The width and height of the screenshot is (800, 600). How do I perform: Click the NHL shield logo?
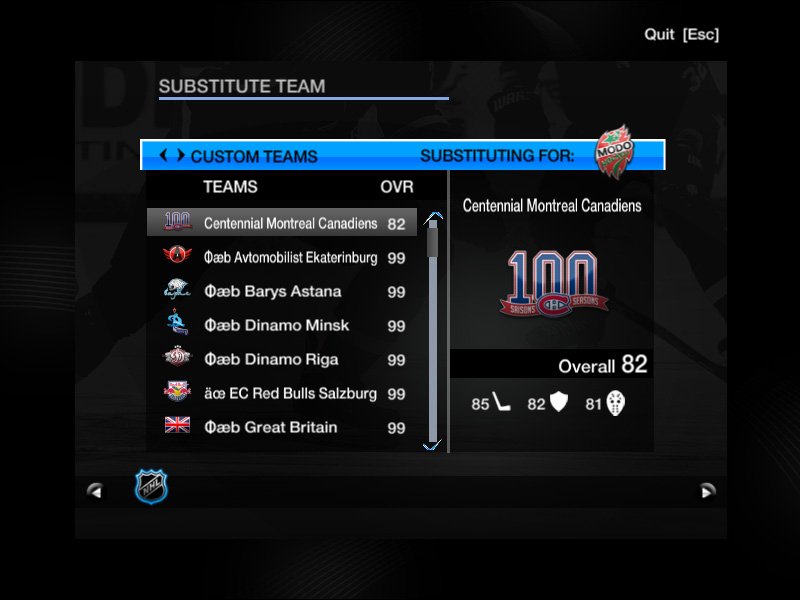152,487
